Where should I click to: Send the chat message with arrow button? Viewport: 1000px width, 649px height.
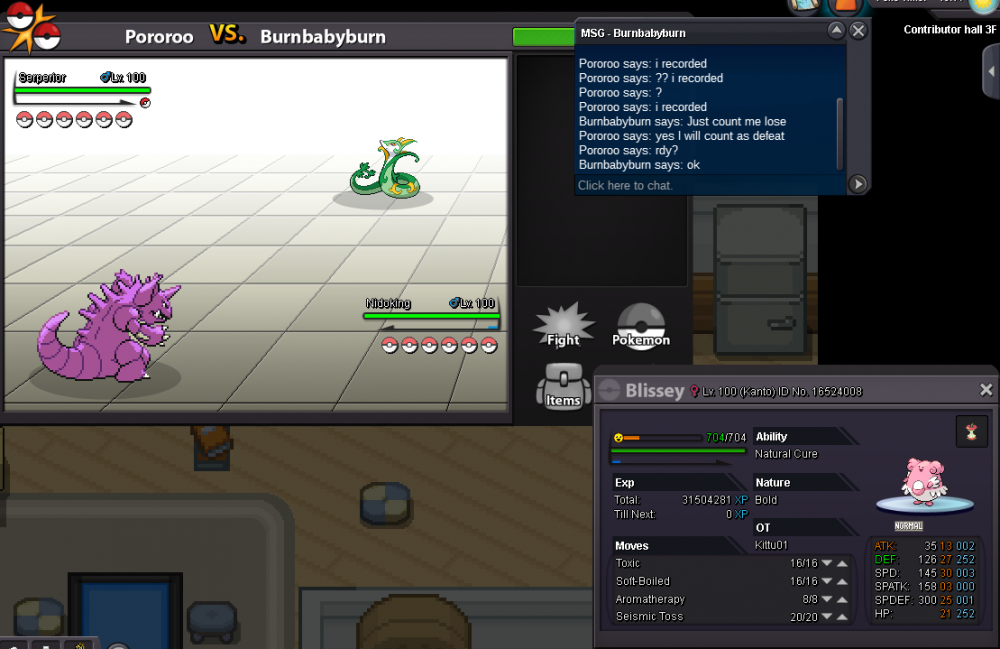tap(857, 184)
